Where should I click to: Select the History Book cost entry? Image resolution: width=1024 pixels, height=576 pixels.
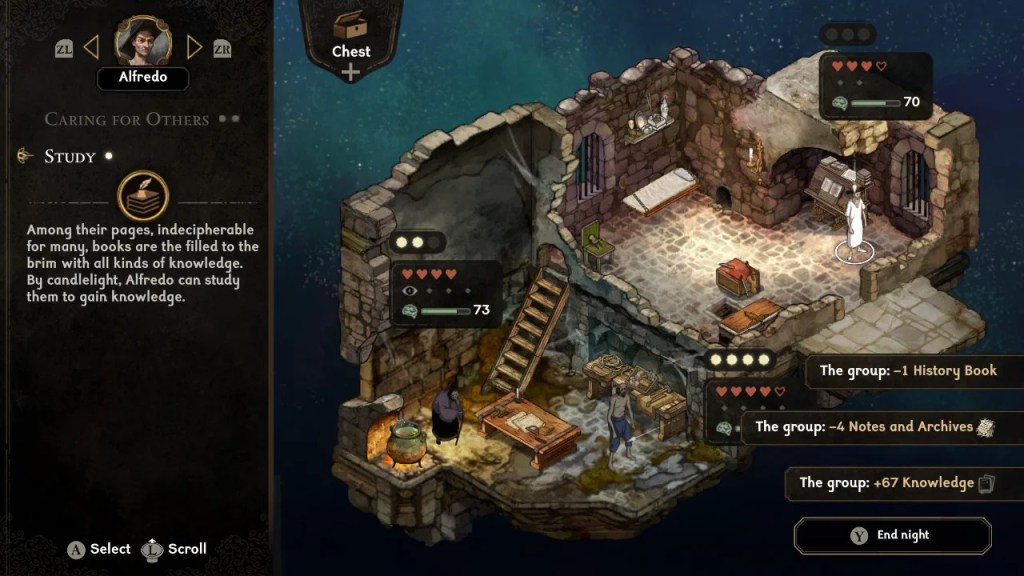[908, 371]
